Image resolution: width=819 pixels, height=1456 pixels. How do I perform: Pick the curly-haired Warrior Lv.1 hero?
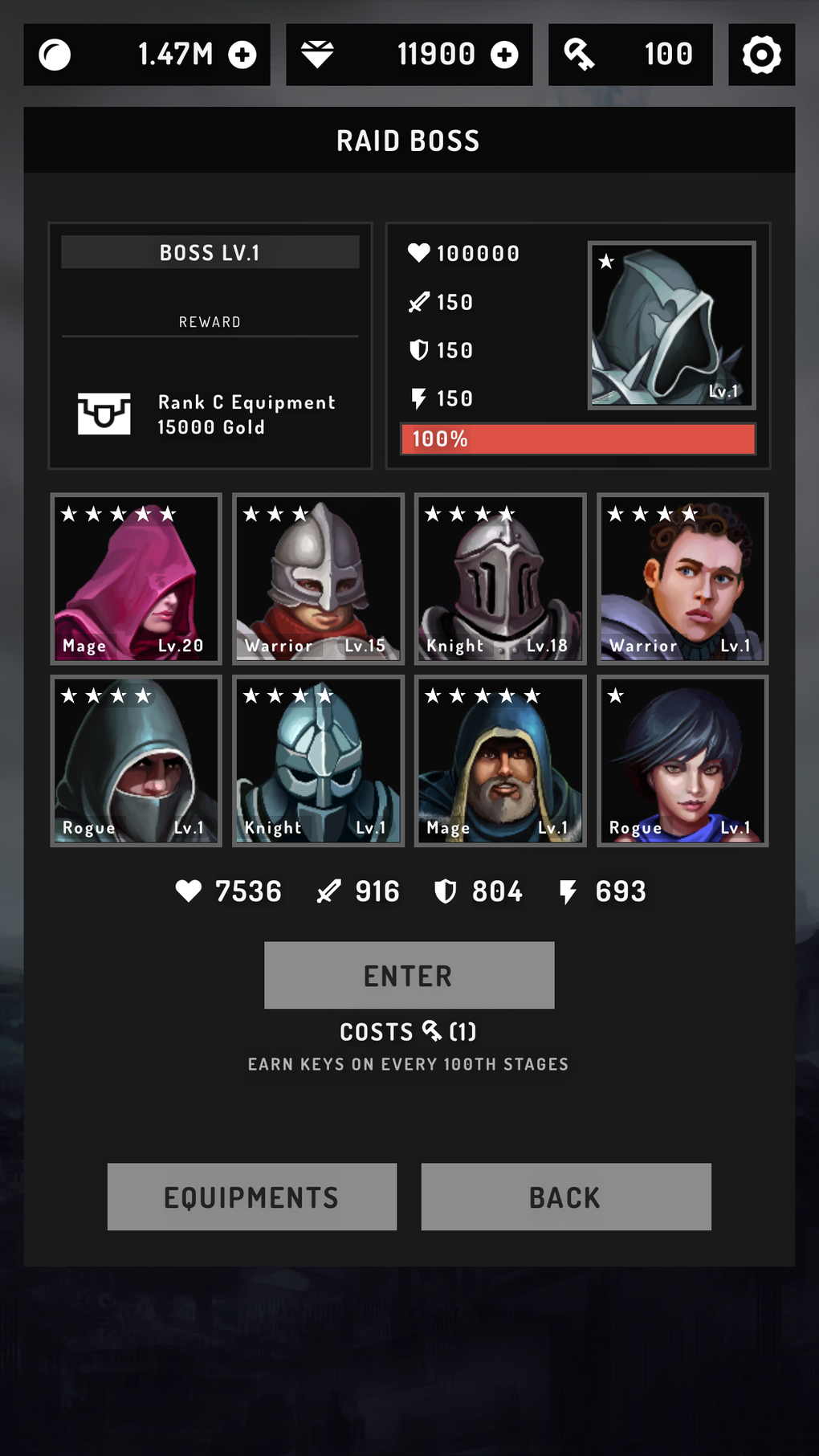[682, 579]
